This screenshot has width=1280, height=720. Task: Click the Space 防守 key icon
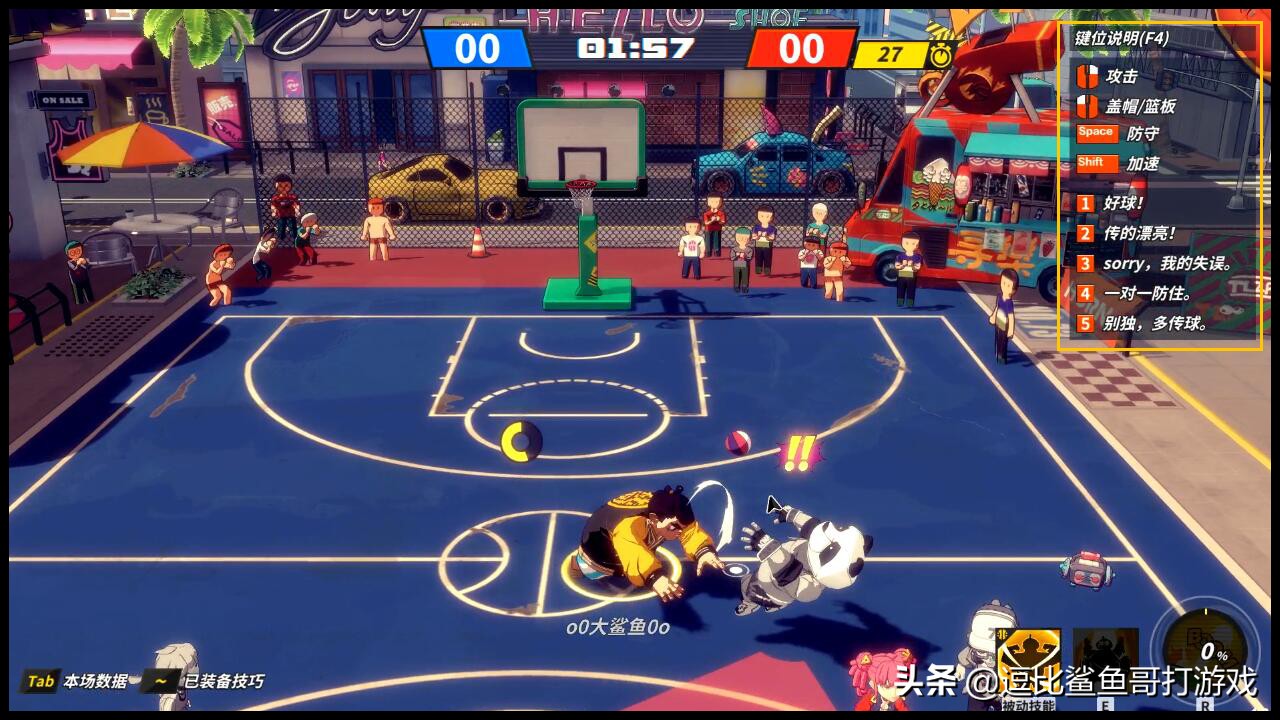[1096, 132]
